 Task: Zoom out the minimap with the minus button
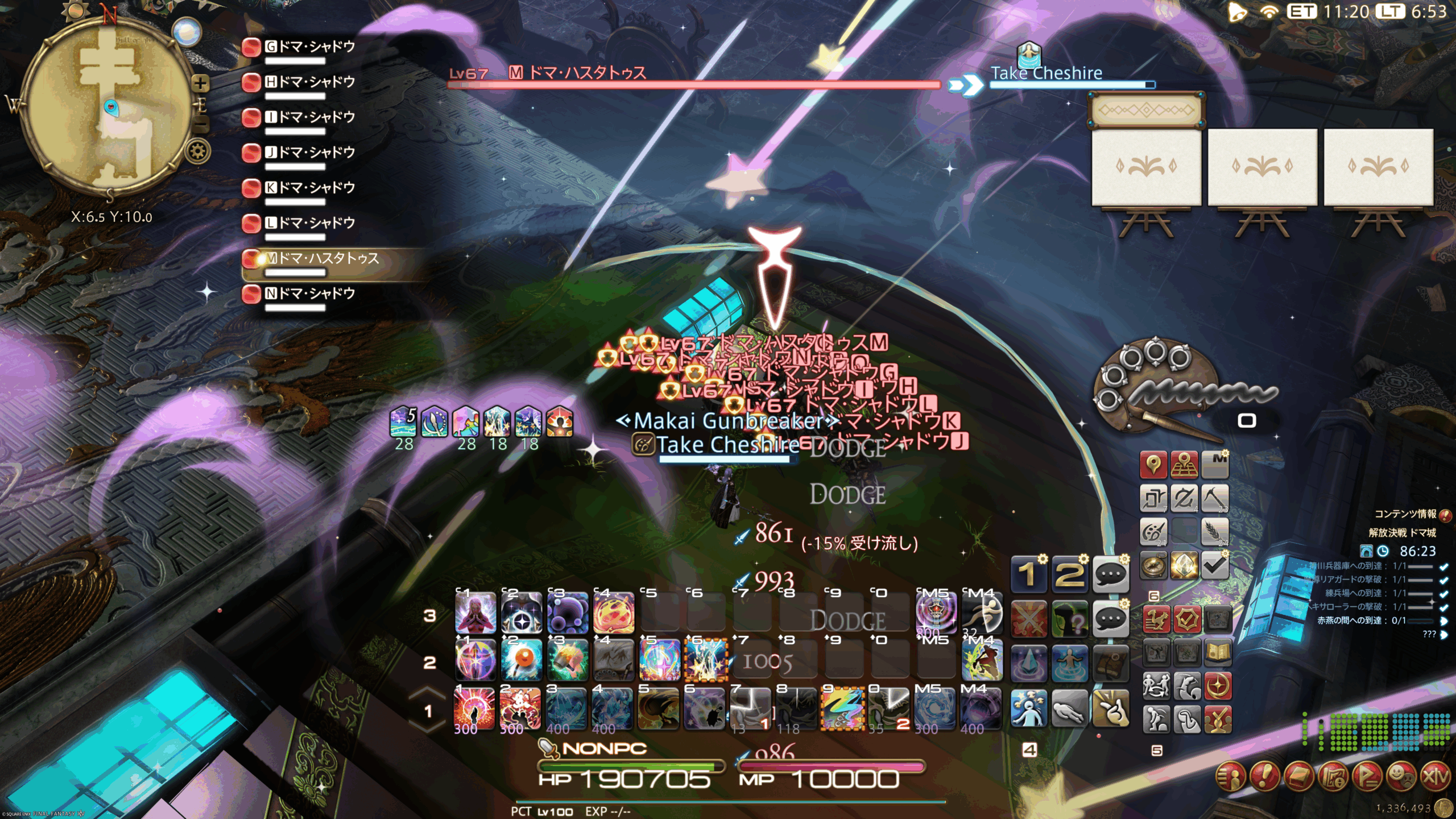click(x=200, y=123)
